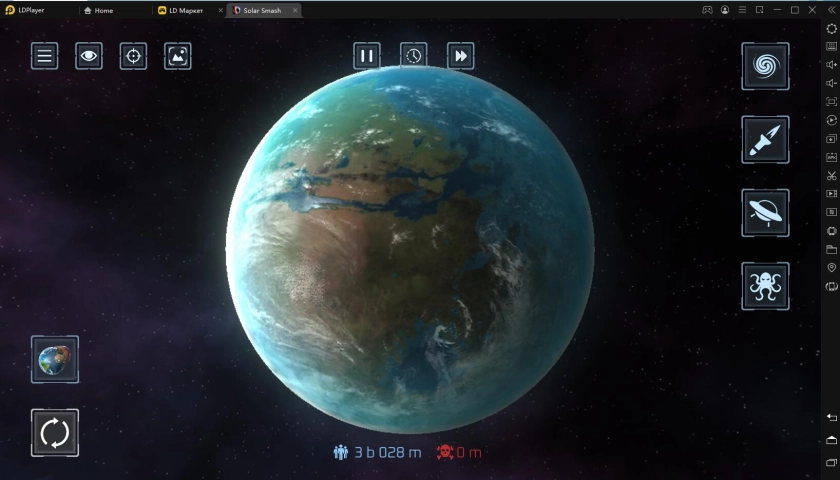
Task: Choose the missile weapon category
Action: point(765,140)
